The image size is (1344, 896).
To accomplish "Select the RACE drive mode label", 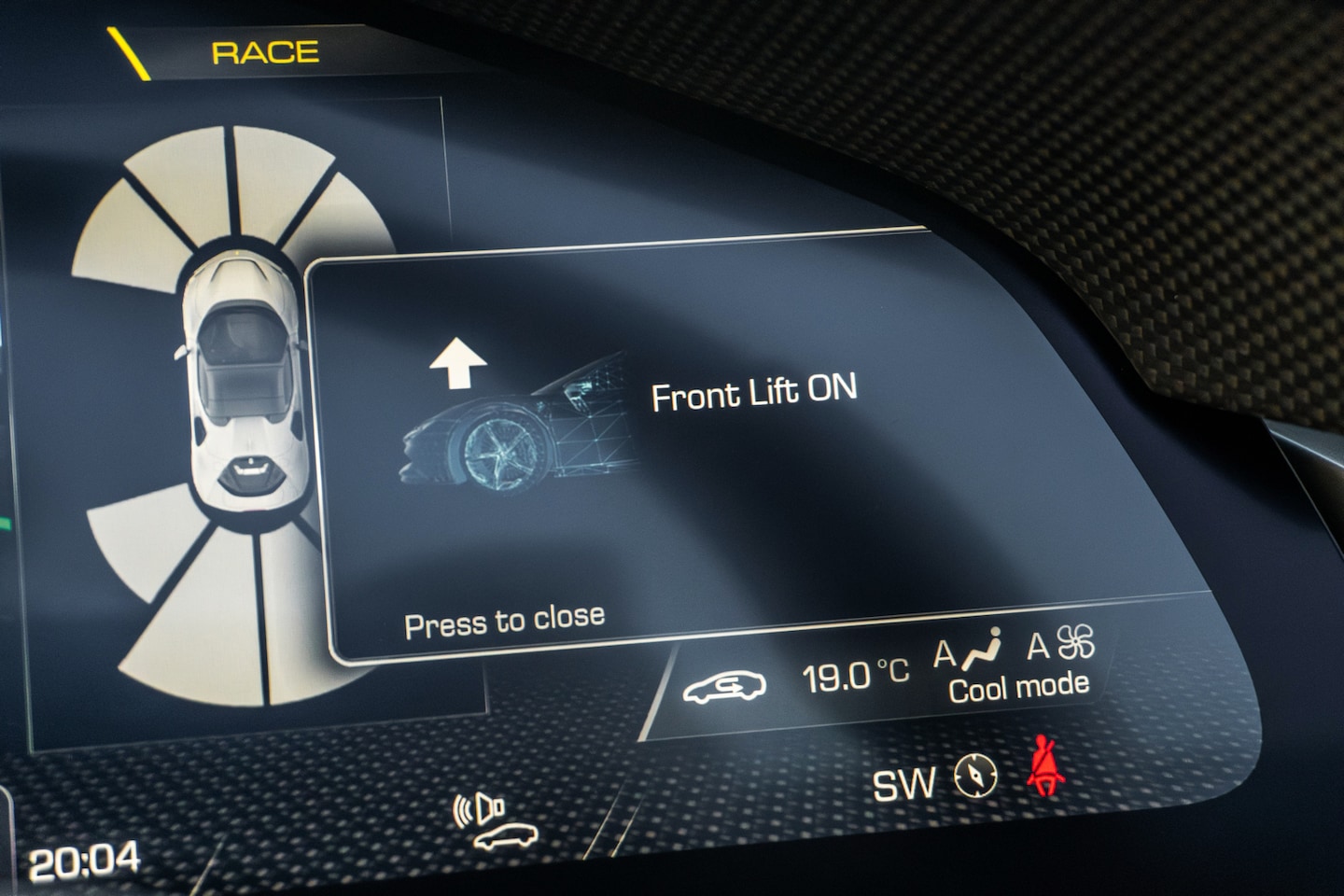I will click(265, 52).
